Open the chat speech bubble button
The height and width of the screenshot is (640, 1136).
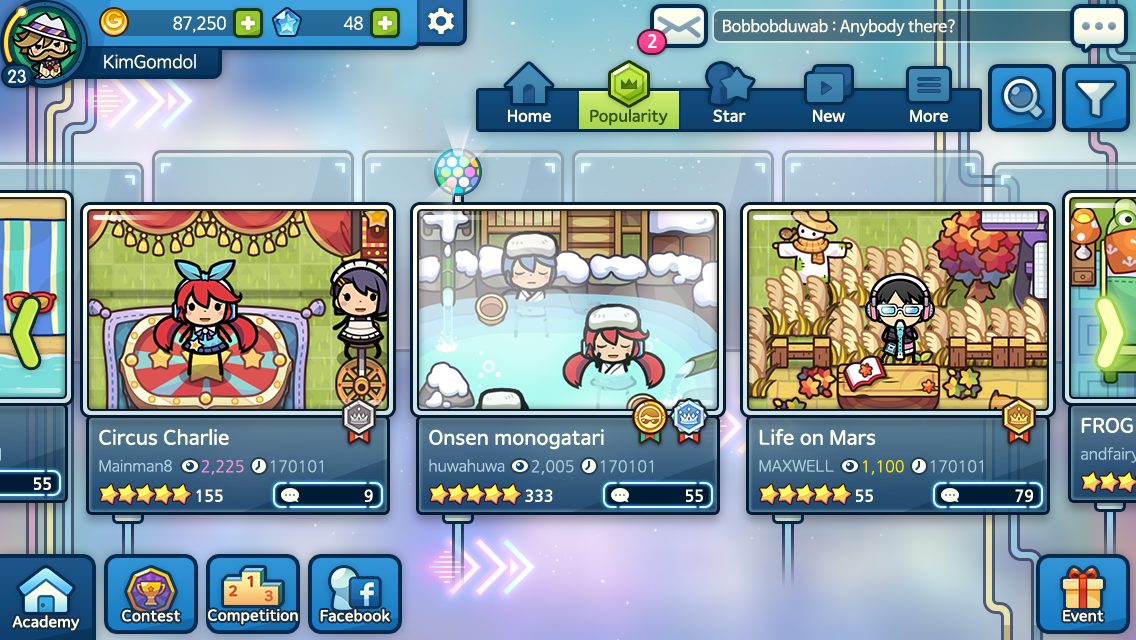[x=1098, y=27]
